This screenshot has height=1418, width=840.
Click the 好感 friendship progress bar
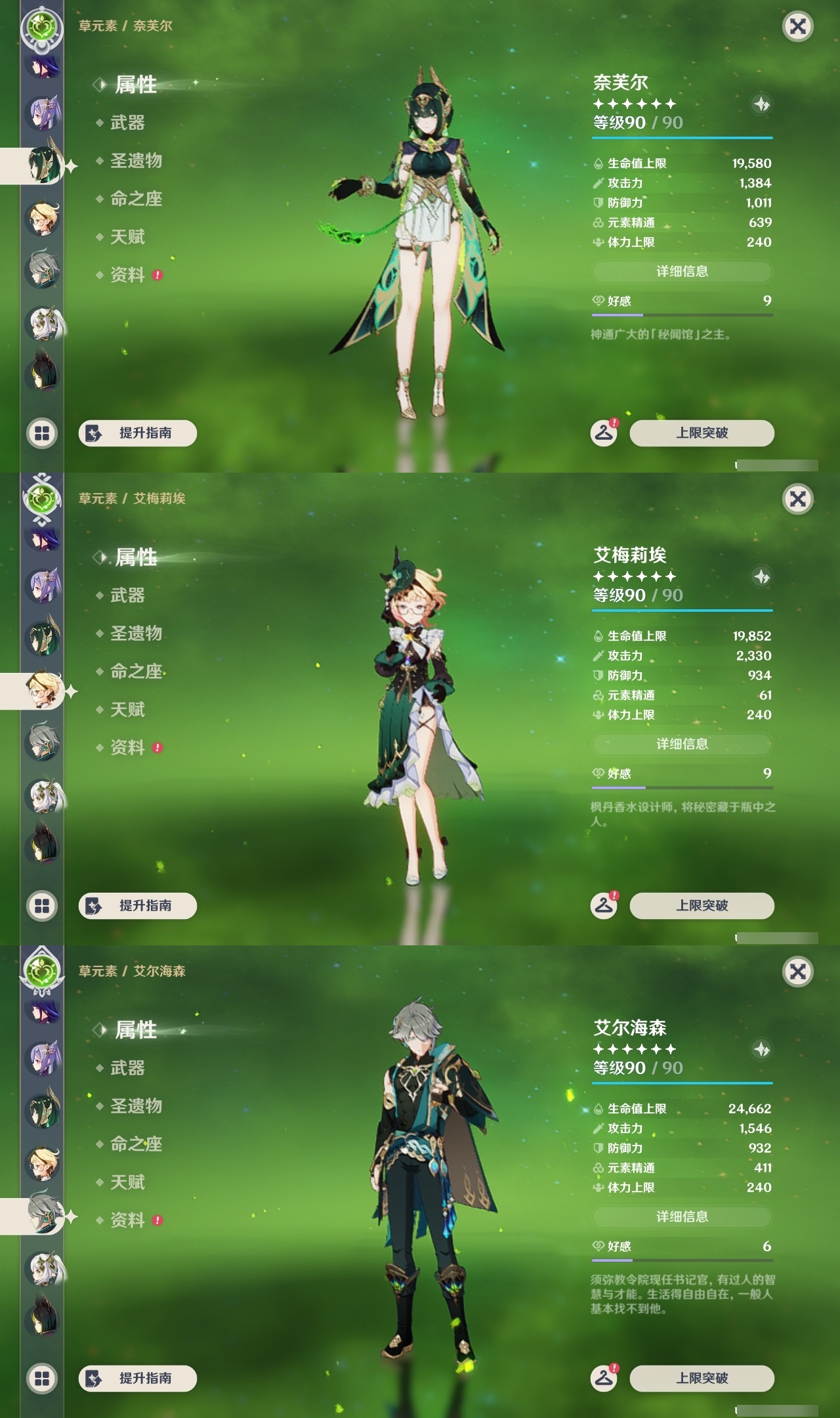click(682, 314)
